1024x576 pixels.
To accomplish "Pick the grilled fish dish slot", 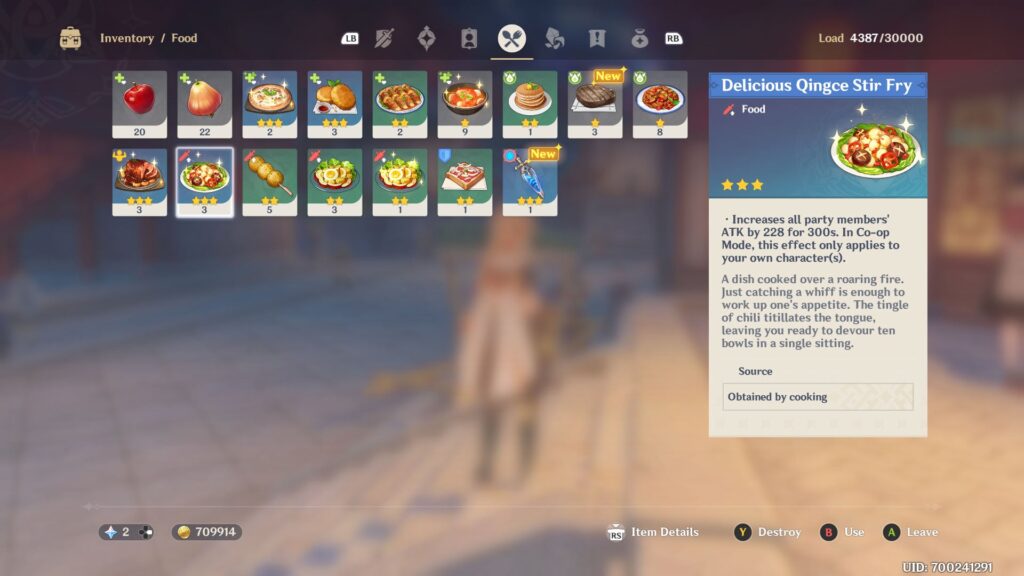I will 399,103.
